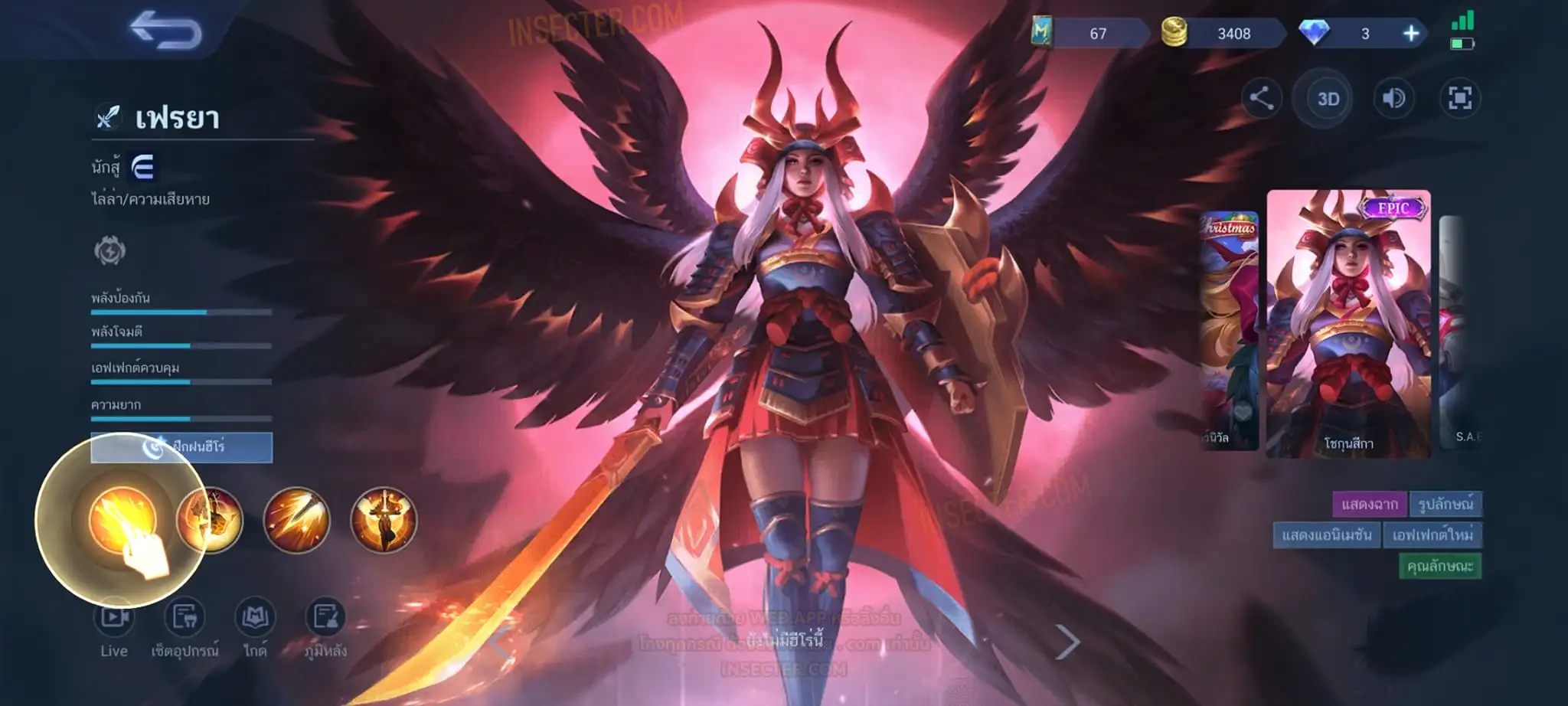Image resolution: width=1568 pixels, height=706 pixels.
Task: View the winged valkyrie ultimate skill
Action: [384, 520]
